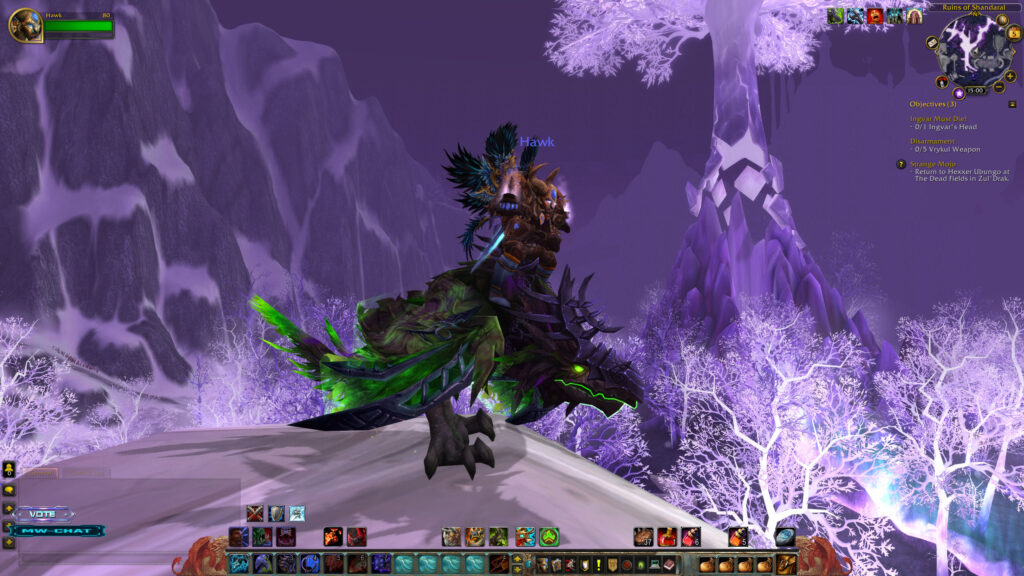The height and width of the screenshot is (576, 1024).
Task: Show the Strange Mojo quest details
Action: (x=933, y=164)
